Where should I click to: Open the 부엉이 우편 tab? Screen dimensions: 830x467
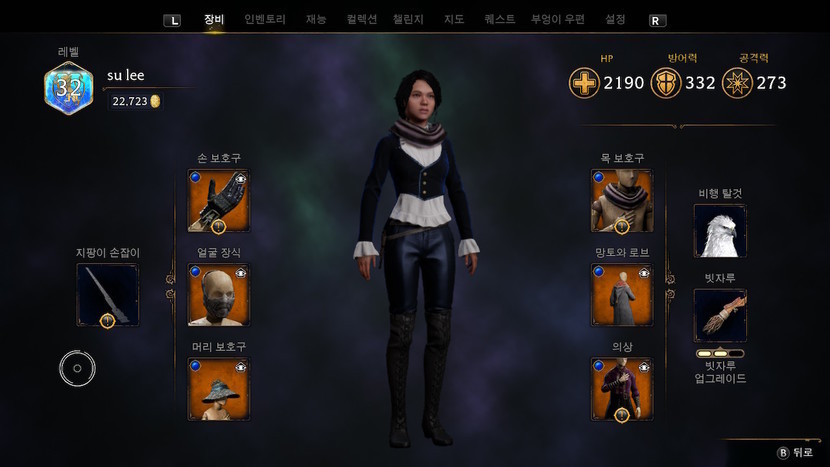(x=558, y=19)
